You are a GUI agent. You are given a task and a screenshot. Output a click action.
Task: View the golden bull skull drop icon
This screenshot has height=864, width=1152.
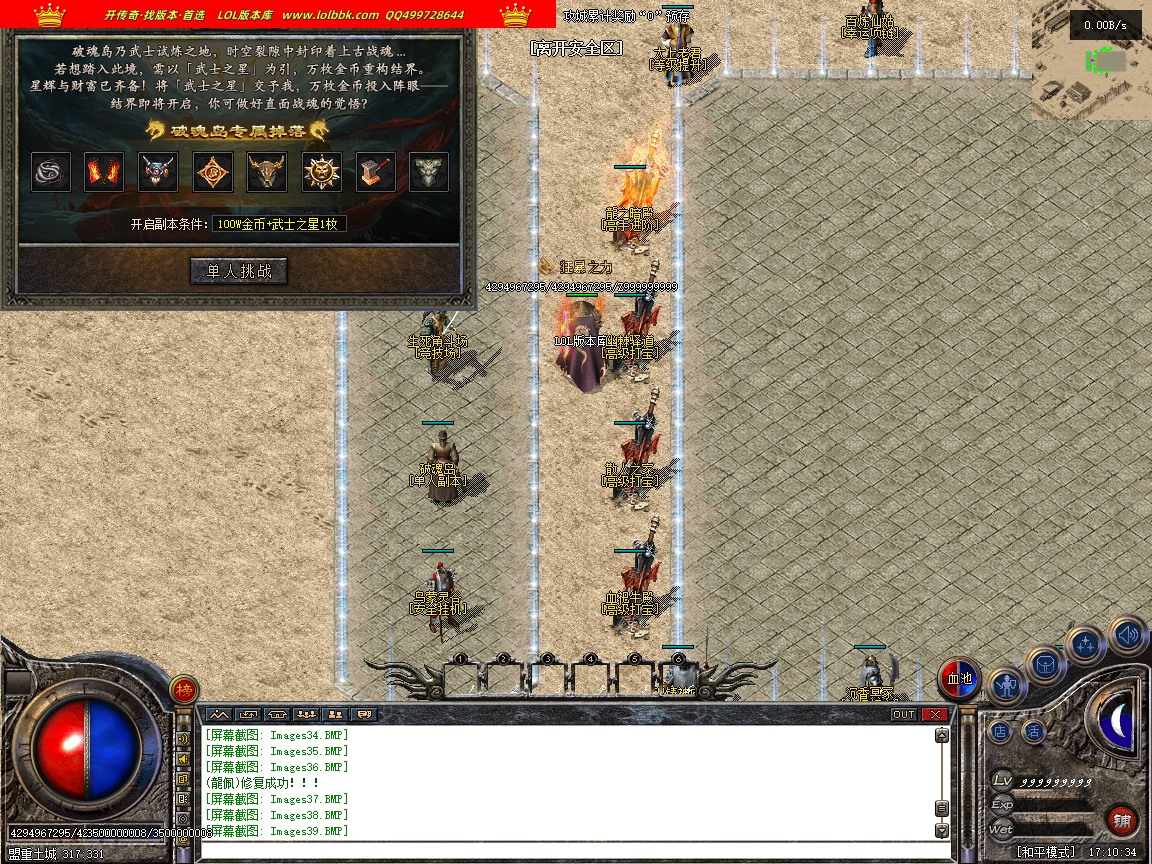tap(267, 172)
